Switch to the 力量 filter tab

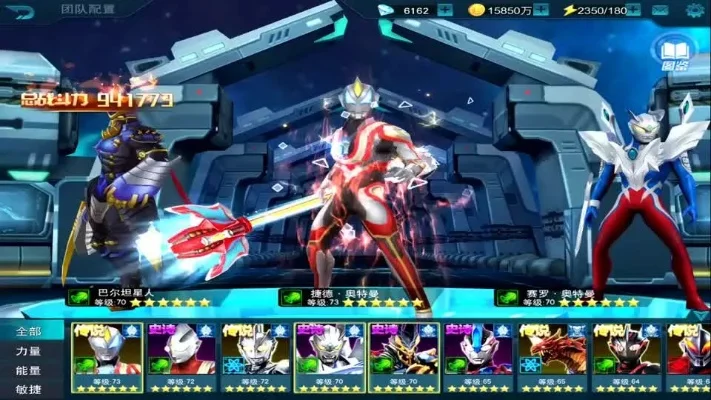click(x=29, y=351)
